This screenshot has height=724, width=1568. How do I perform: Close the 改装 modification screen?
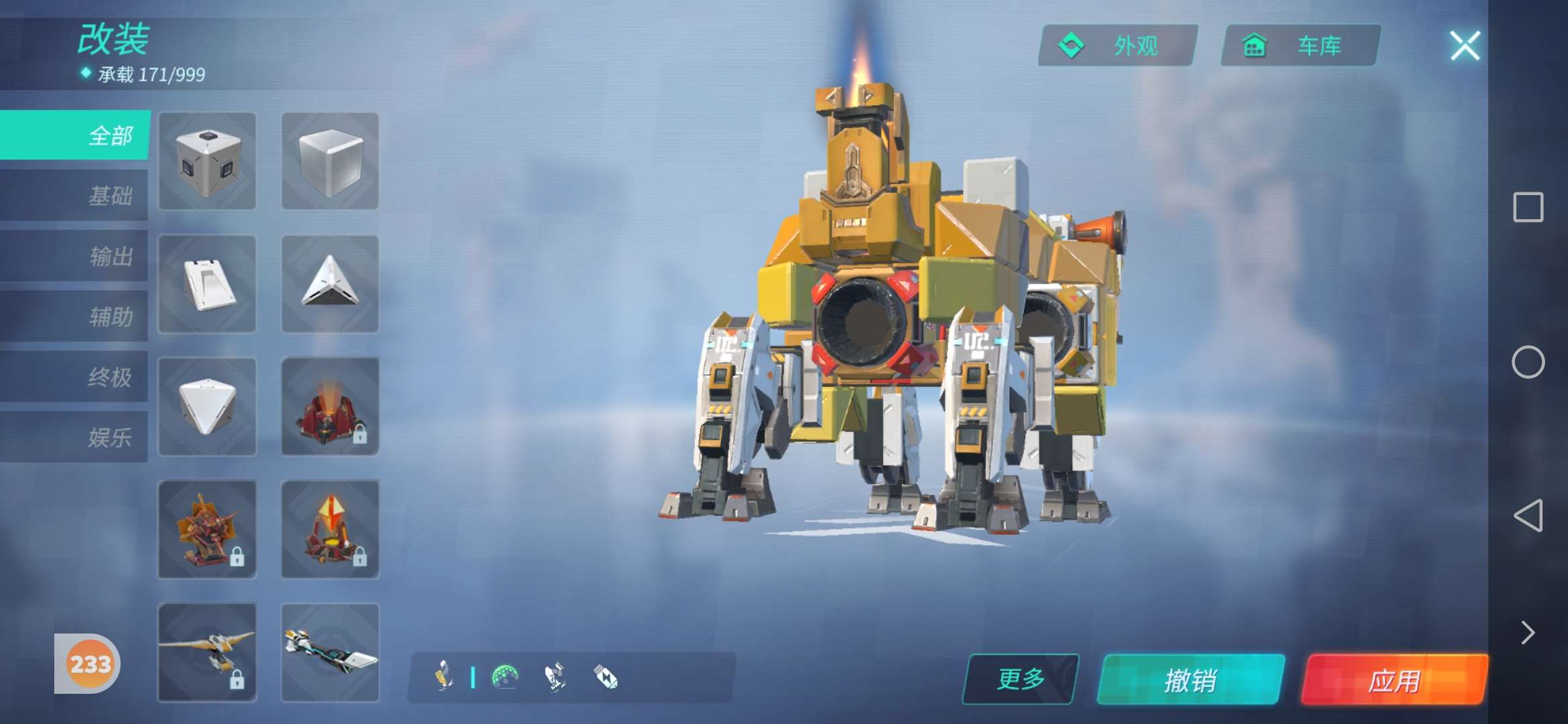(1465, 46)
